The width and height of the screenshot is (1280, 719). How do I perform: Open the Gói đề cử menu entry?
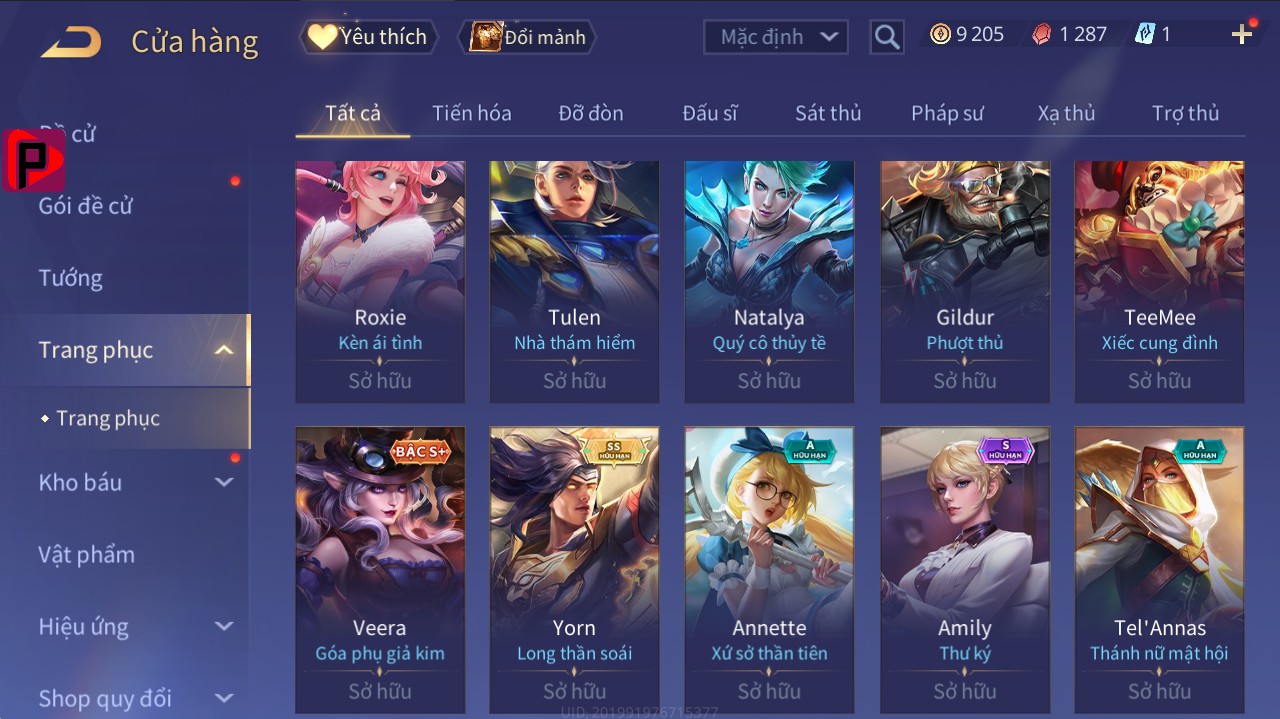tap(86, 206)
